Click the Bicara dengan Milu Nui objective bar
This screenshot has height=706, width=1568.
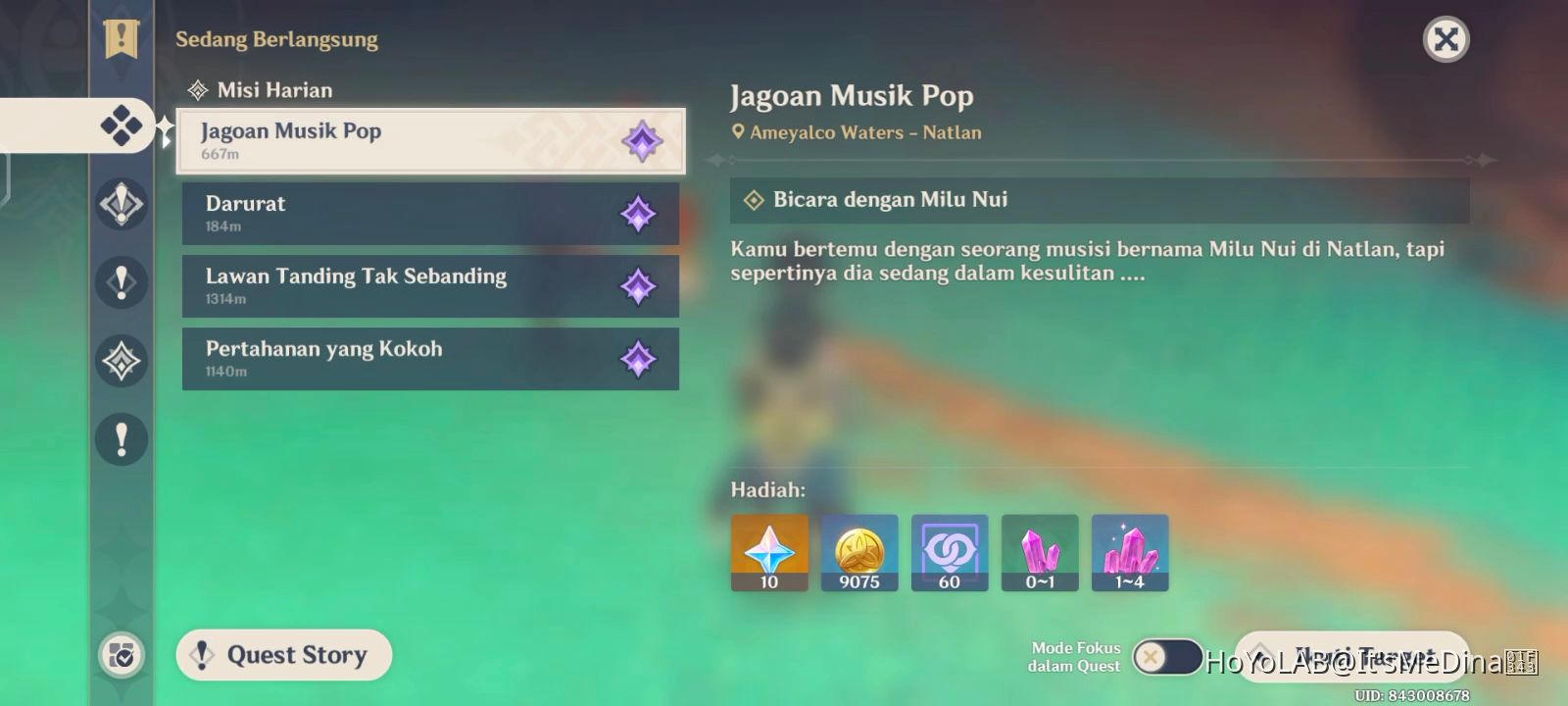point(1102,199)
